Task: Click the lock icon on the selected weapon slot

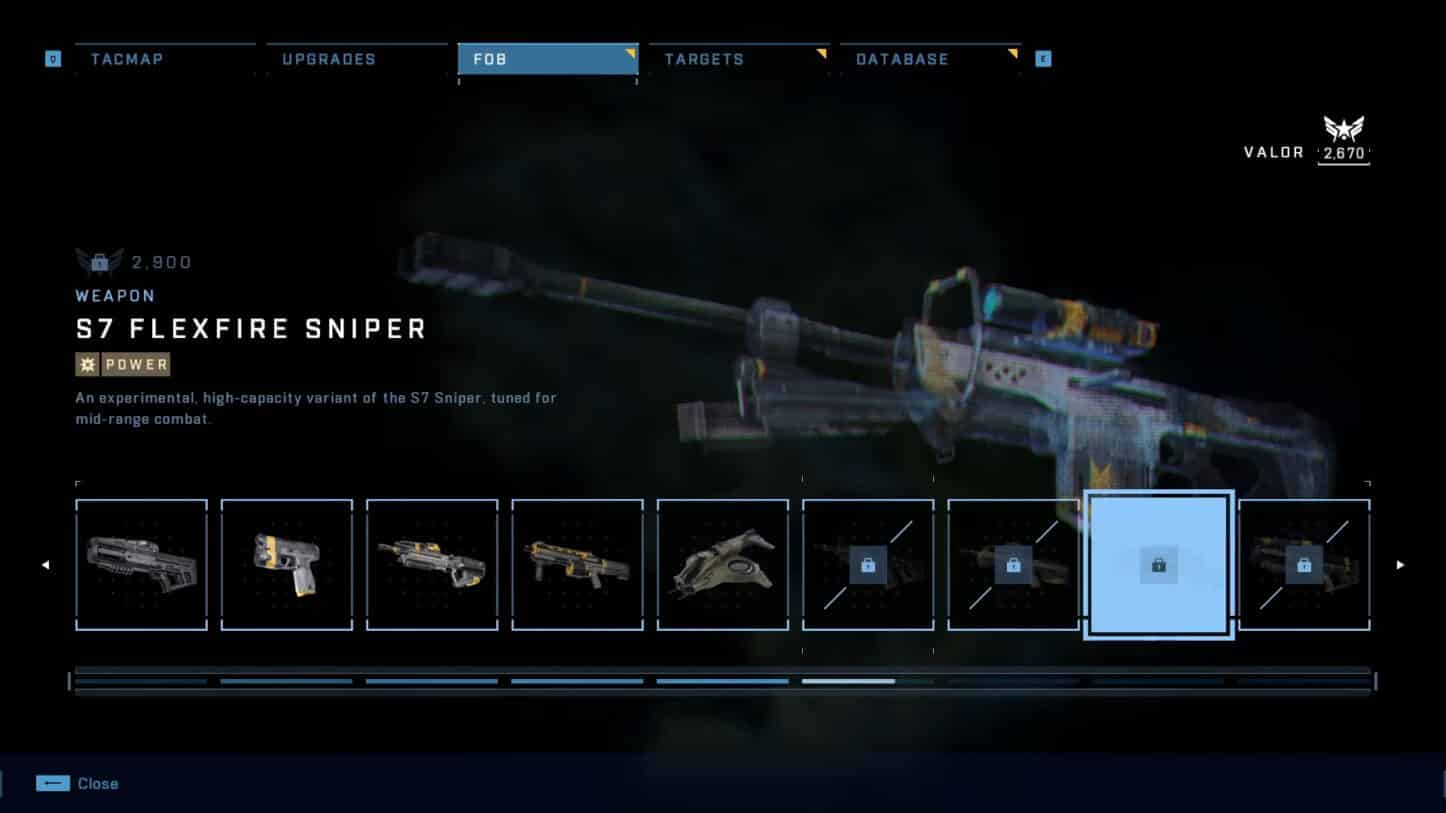Action: pyautogui.click(x=1158, y=564)
